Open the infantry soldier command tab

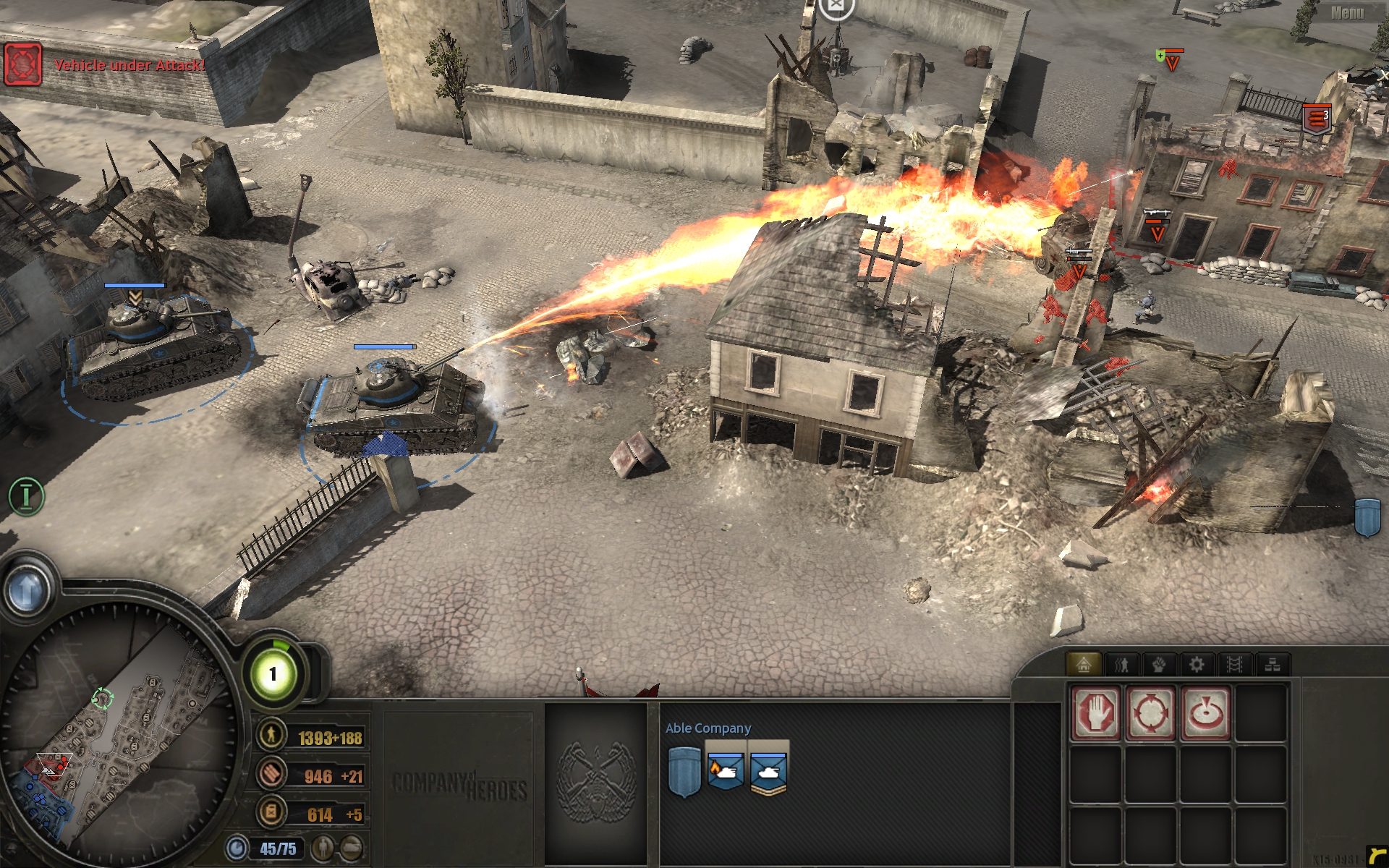coord(1121,664)
